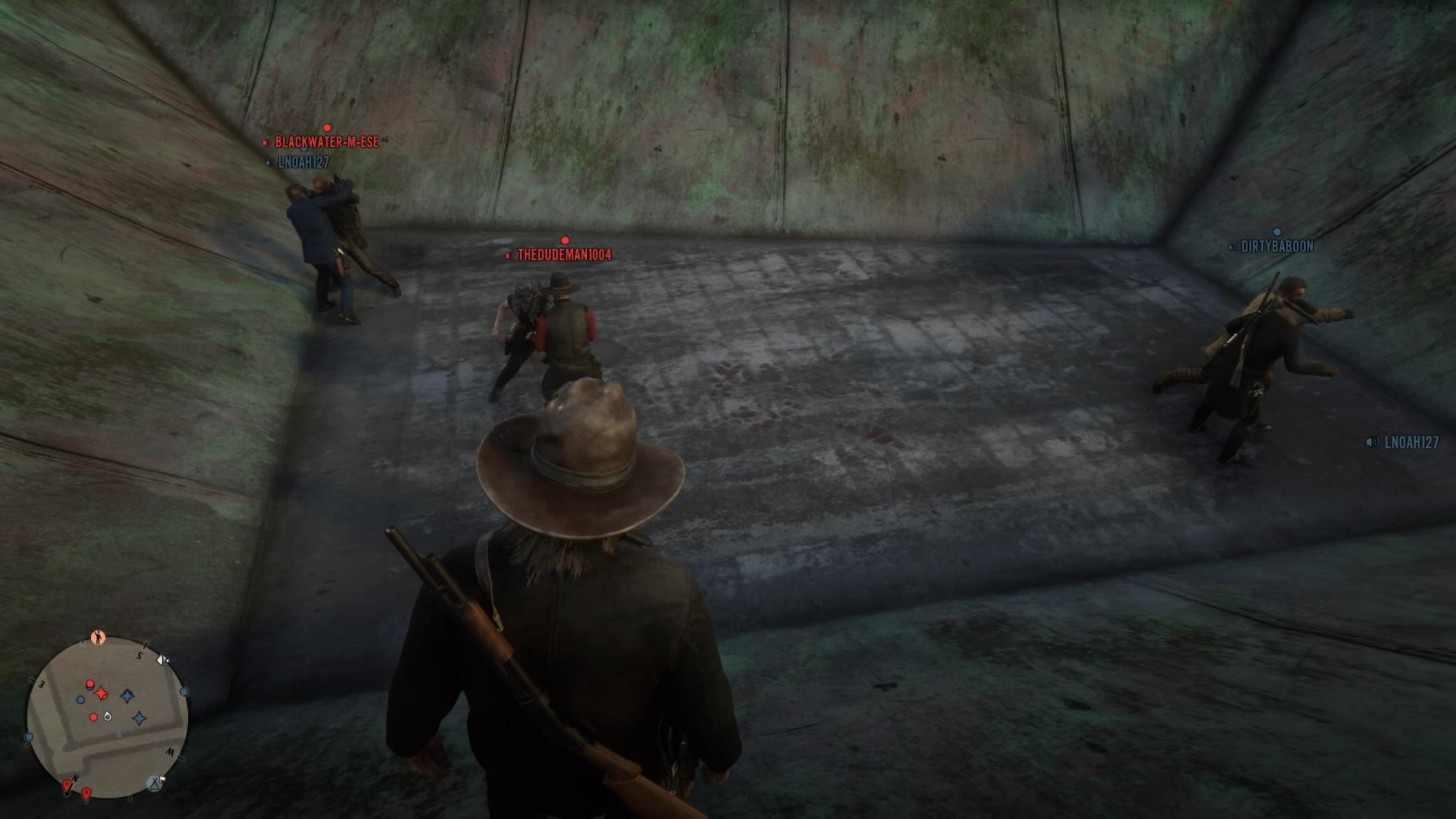The height and width of the screenshot is (819, 1456).
Task: Select the red waypoint pin below minimap
Action: click(86, 792)
